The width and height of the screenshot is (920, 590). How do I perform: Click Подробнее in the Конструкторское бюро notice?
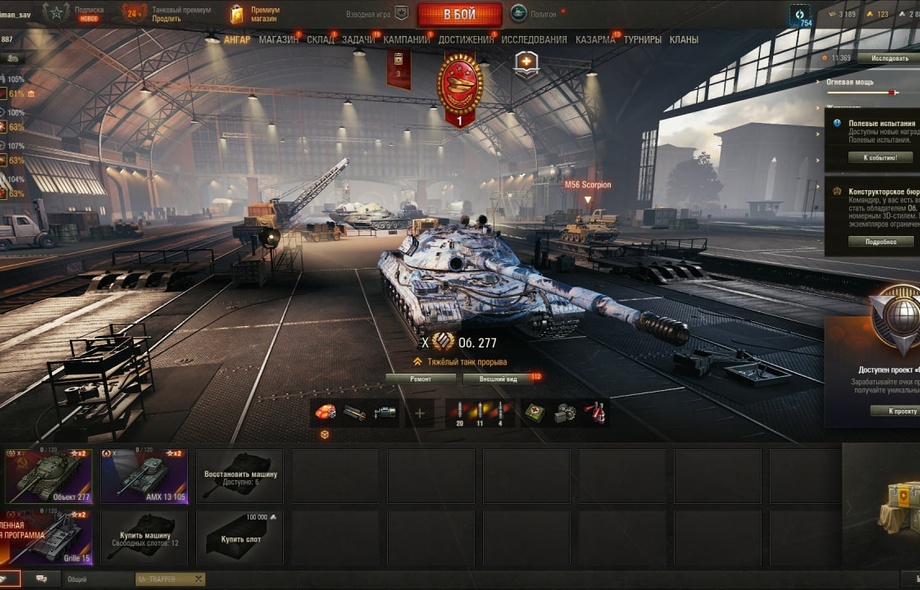coord(880,241)
